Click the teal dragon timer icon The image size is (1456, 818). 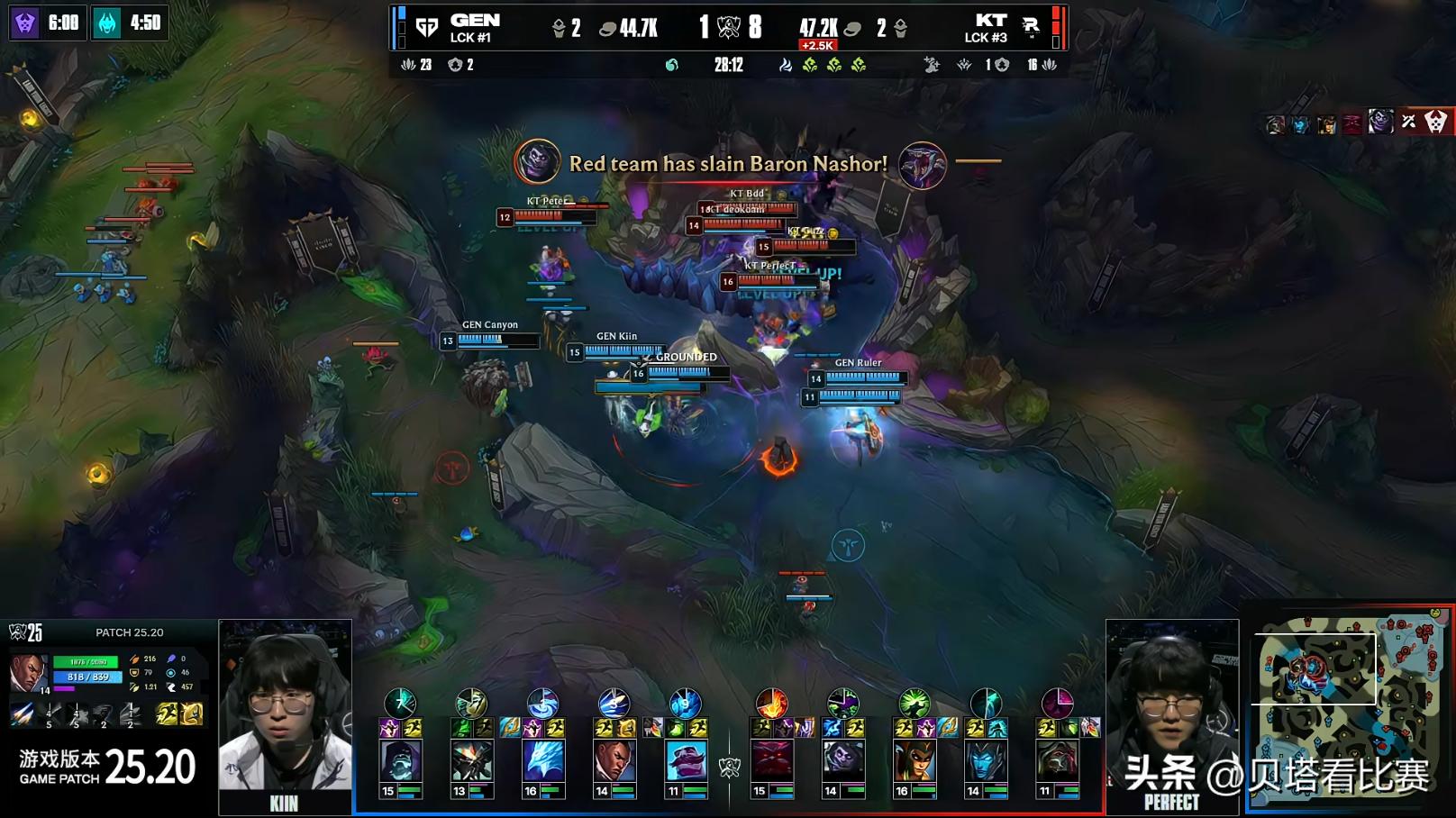[107, 23]
